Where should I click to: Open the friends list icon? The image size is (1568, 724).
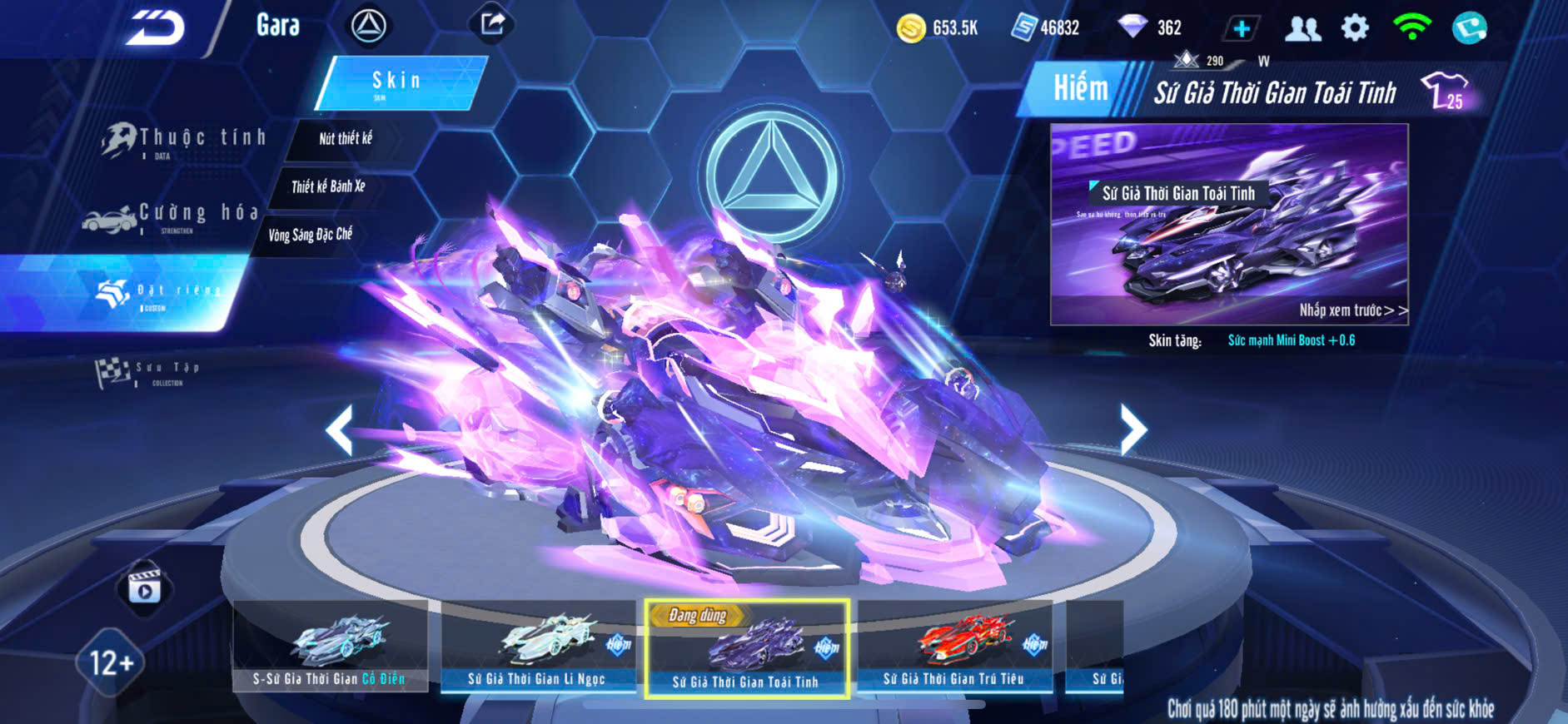1302,28
